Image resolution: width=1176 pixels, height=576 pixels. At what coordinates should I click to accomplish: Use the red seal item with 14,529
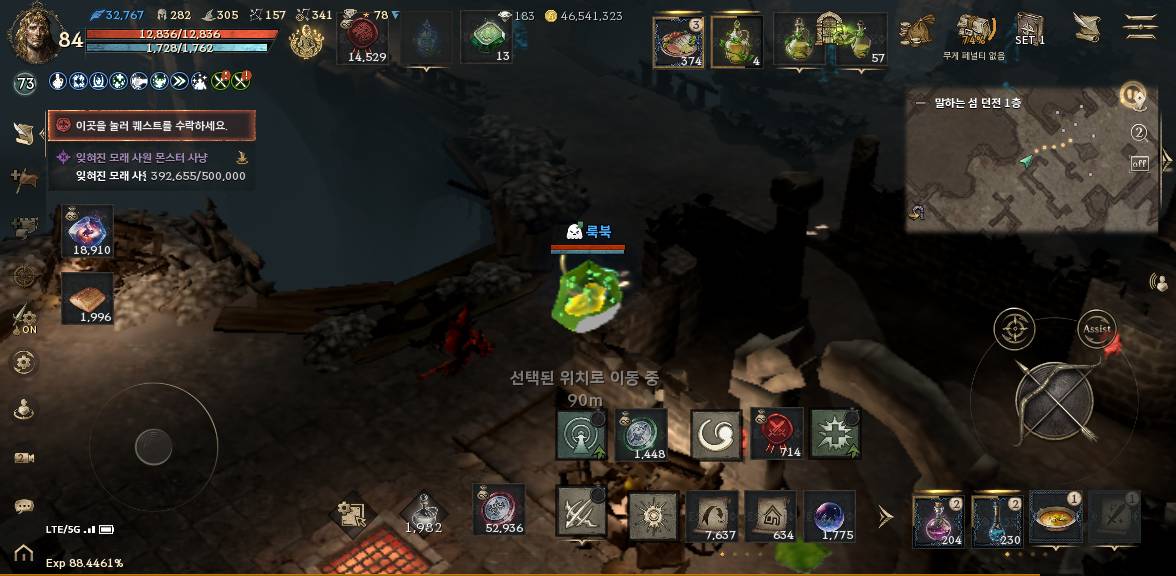coord(367,38)
